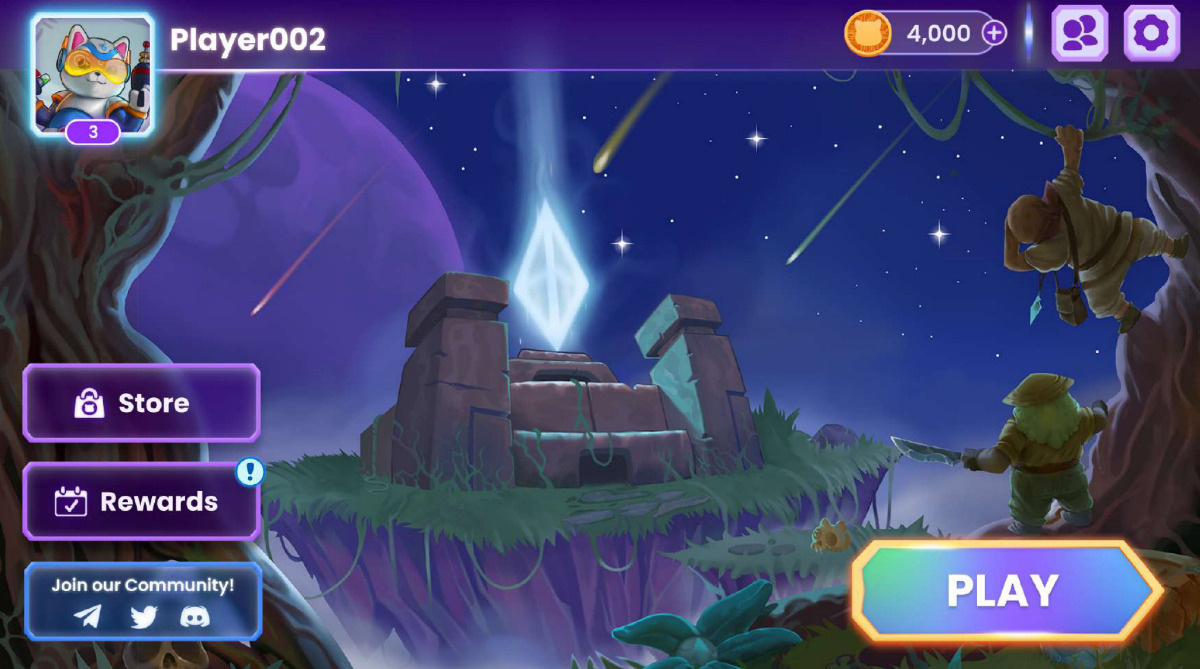Add more coins with the plus button

993,33
